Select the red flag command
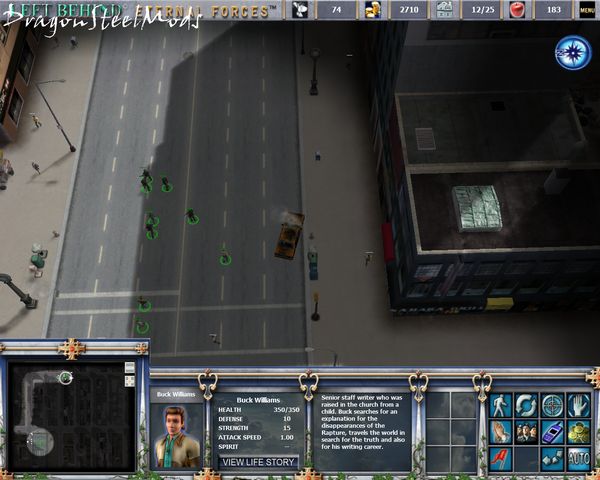Viewport: 600px width, 480px height. tap(500, 458)
